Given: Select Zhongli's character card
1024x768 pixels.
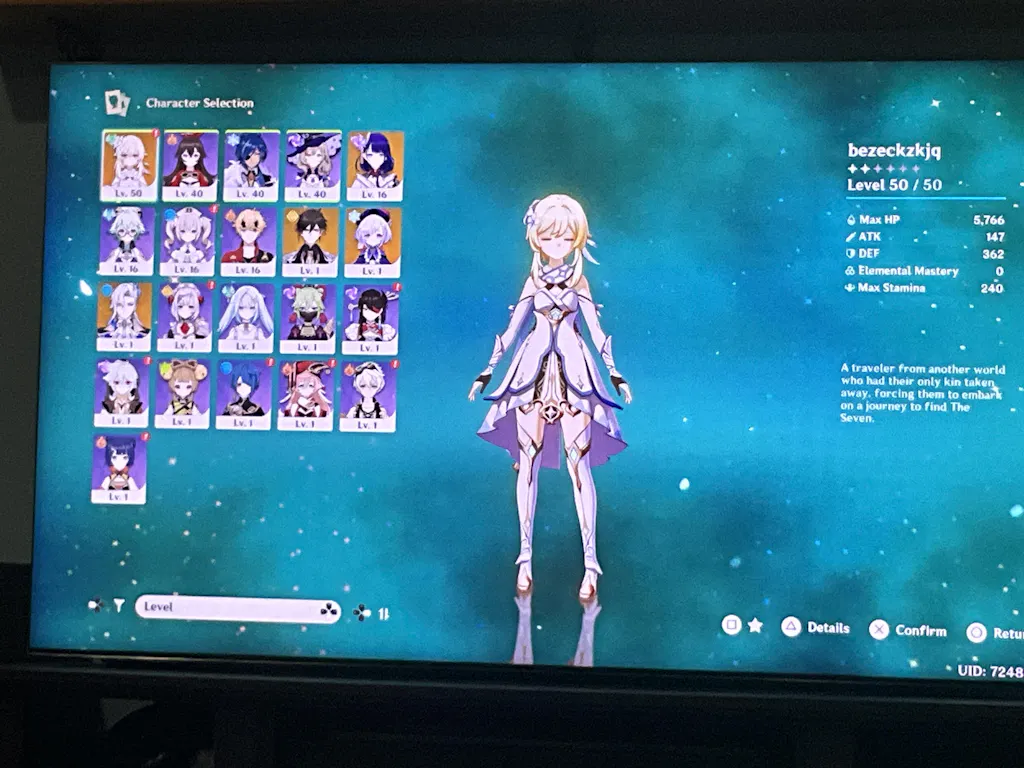Looking at the screenshot, I should (310, 242).
